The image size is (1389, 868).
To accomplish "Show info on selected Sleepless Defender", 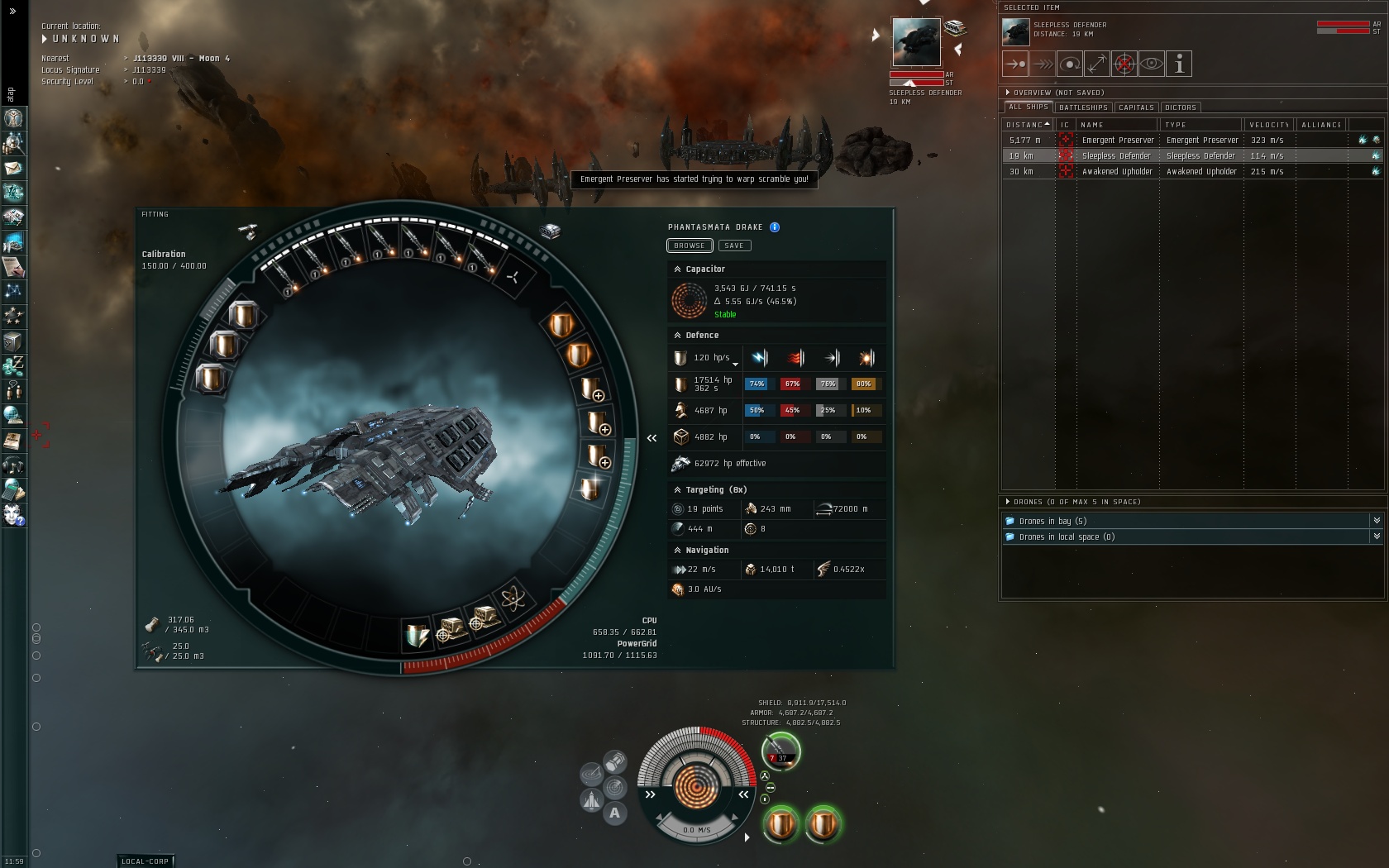I will pos(1179,64).
